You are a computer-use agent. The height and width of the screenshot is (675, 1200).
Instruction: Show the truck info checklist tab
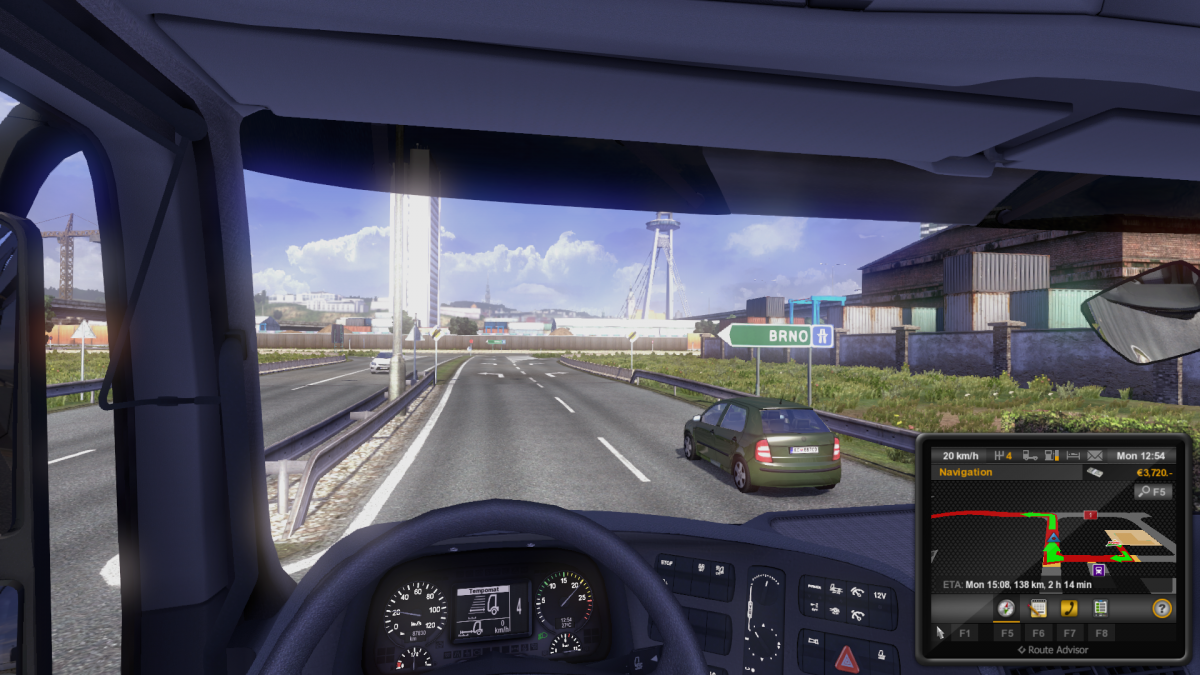1100,608
